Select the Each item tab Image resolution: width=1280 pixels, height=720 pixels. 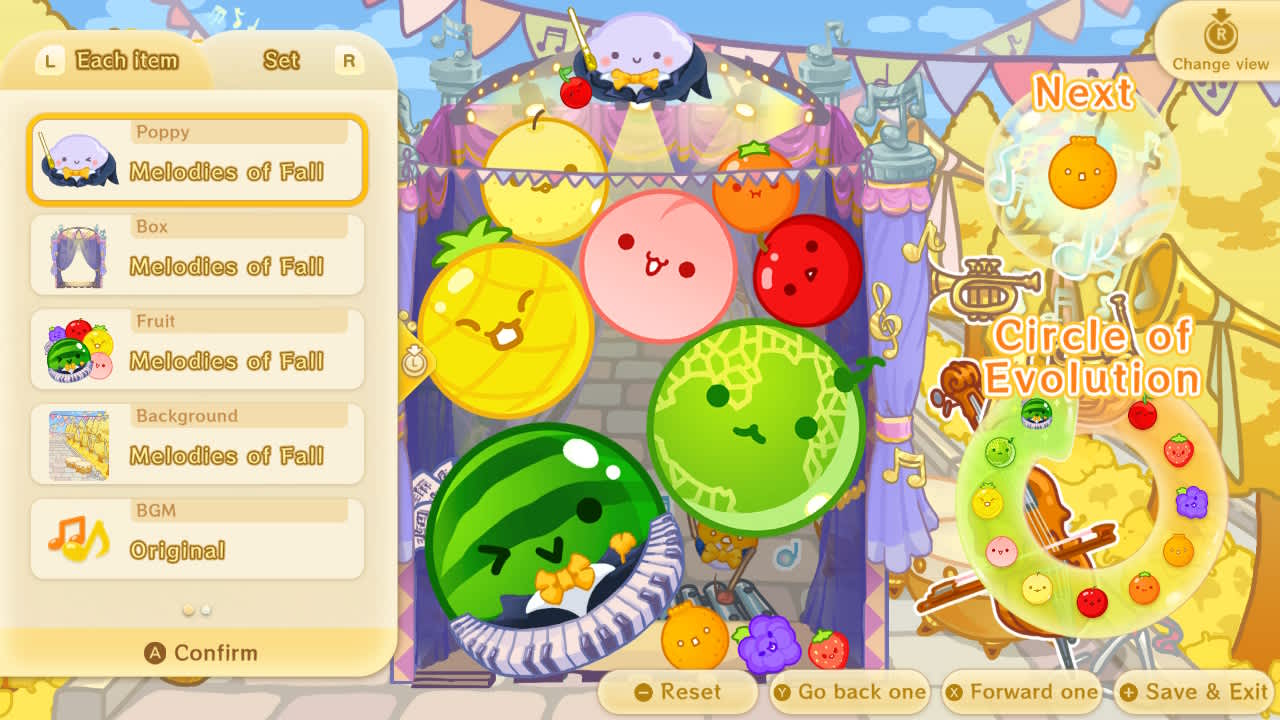127,61
